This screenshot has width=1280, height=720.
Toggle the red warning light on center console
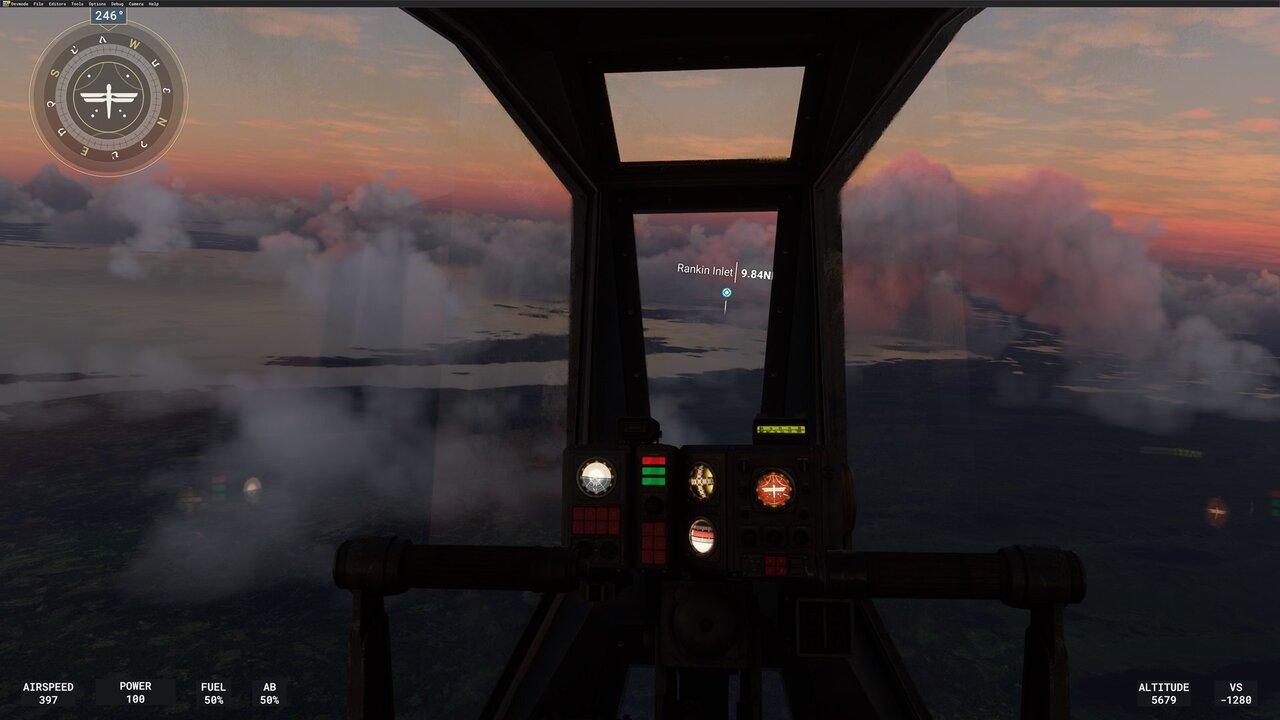pos(653,461)
